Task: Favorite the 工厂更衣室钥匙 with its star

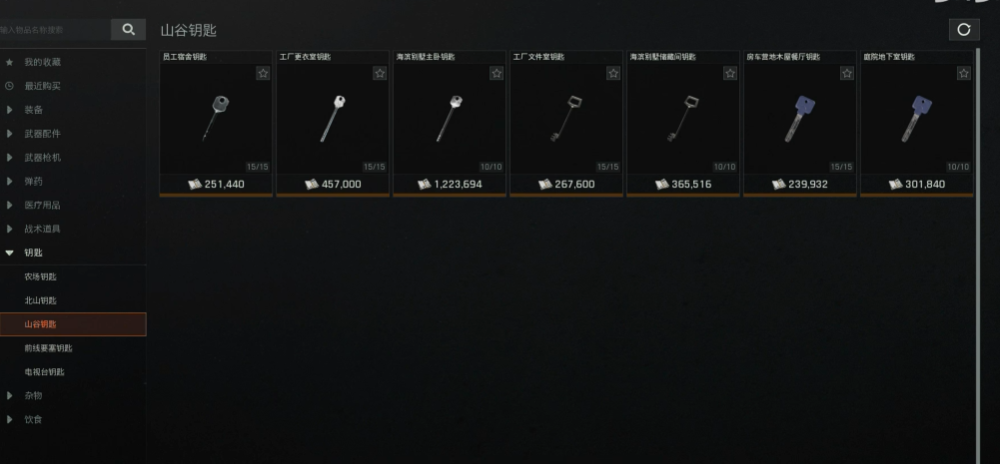Action: coord(380,73)
